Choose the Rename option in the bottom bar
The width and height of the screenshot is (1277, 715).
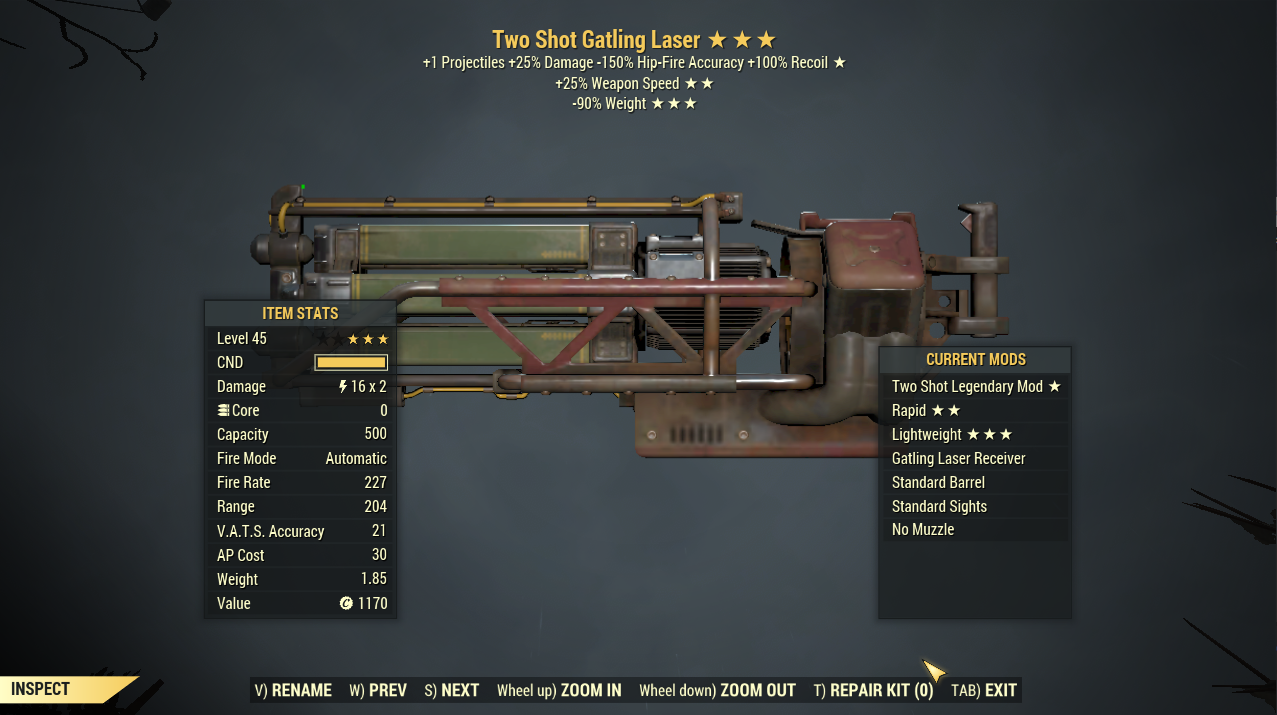293,690
